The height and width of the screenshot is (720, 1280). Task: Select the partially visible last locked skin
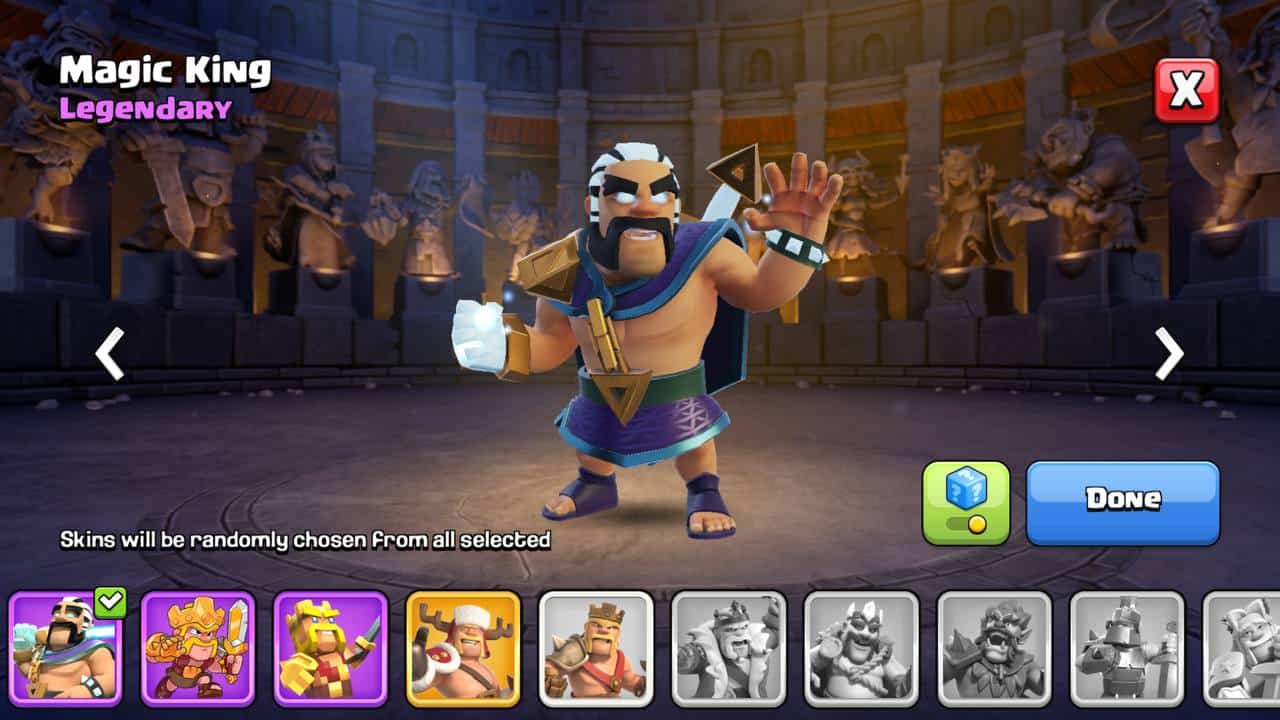point(1242,648)
